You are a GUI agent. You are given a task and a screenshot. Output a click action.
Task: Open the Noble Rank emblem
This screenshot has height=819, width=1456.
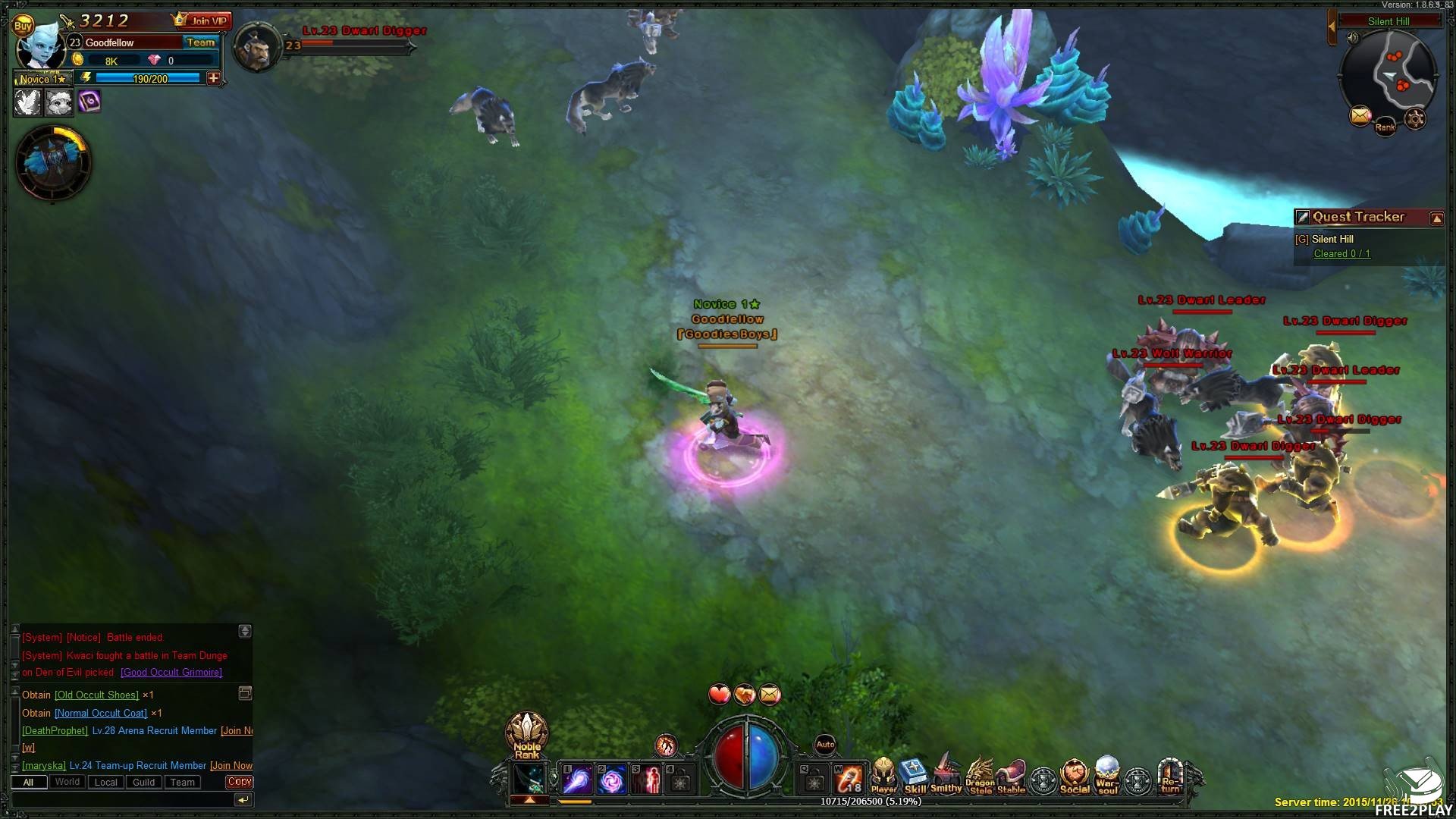(x=526, y=734)
